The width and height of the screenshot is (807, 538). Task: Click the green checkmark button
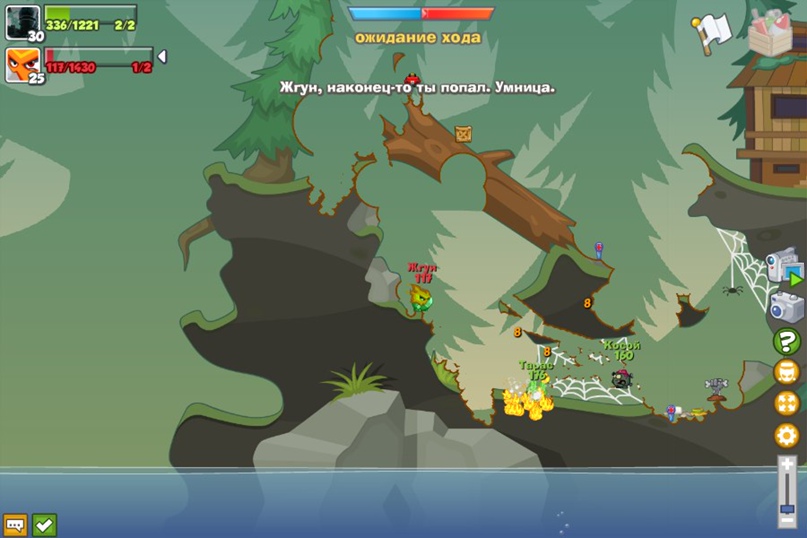click(x=44, y=524)
